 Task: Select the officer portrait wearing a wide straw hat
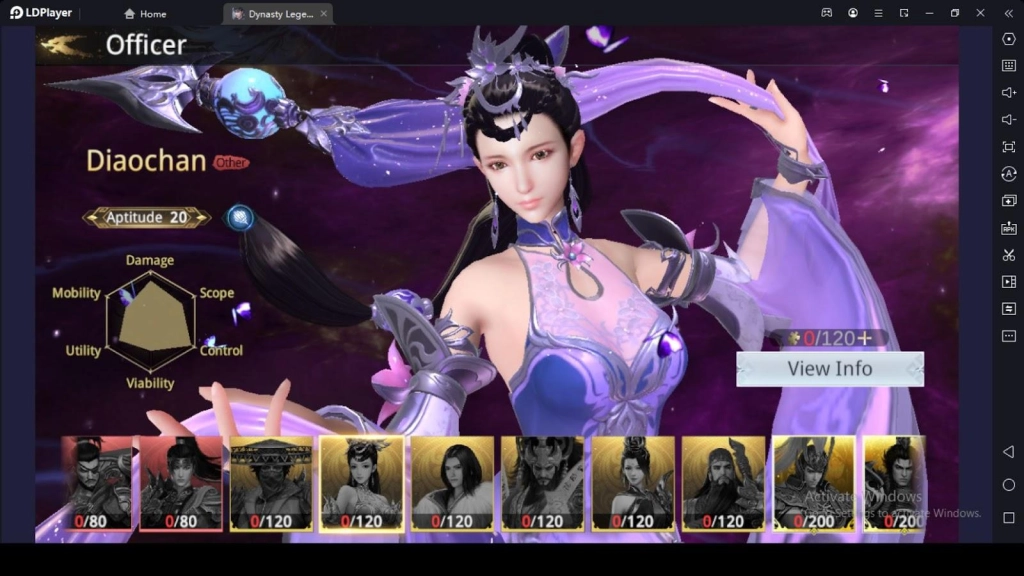pos(271,482)
